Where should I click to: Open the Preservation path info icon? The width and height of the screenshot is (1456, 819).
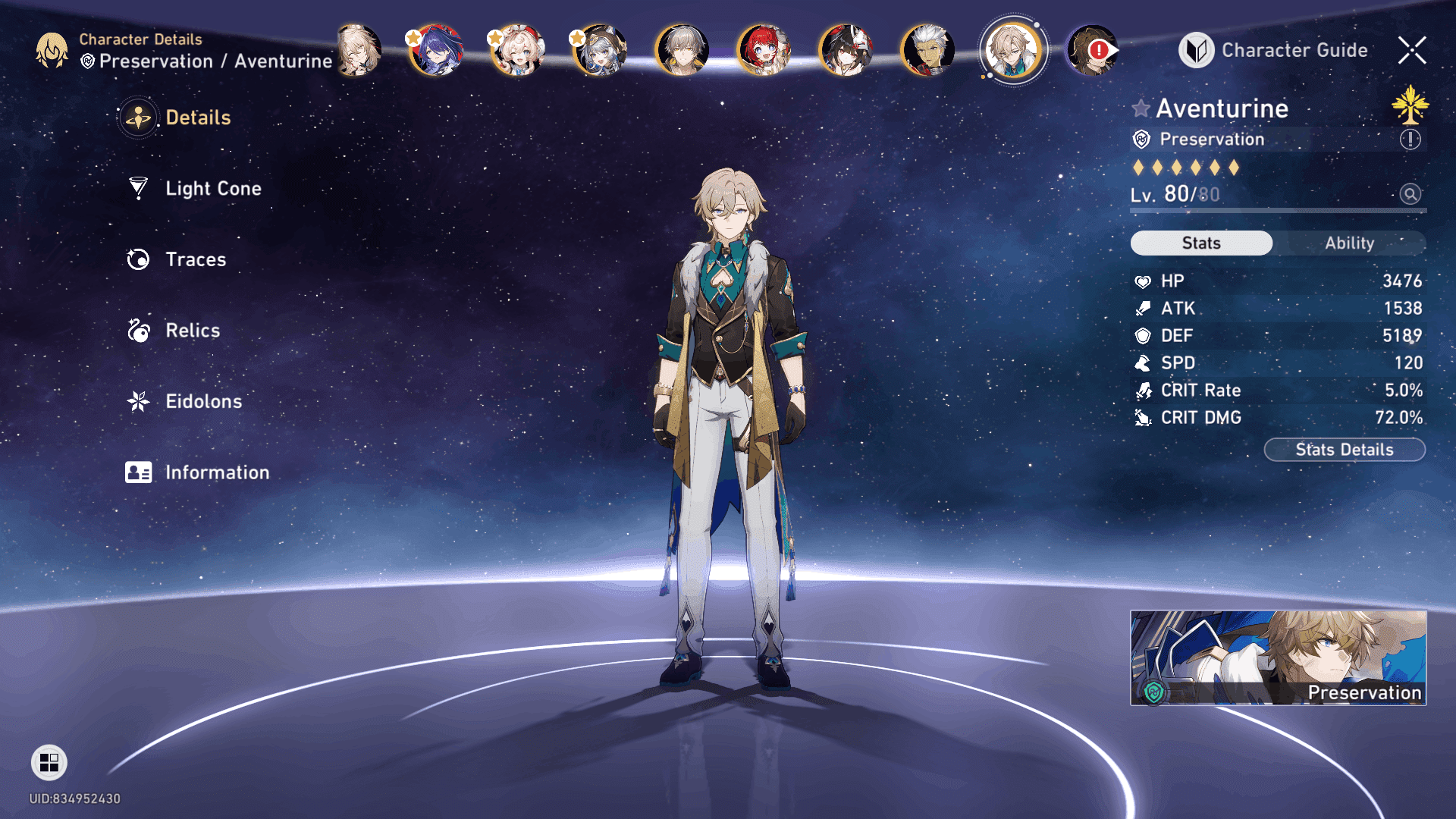1410,140
